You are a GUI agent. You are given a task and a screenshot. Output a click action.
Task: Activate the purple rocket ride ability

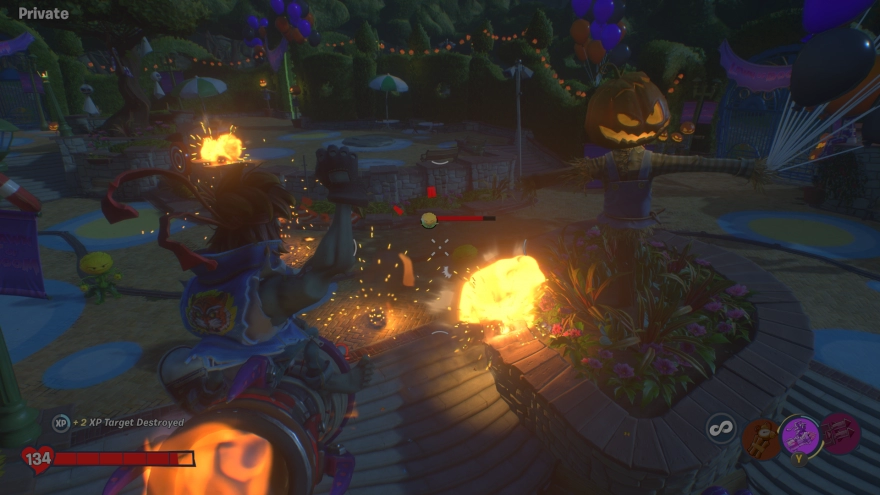coord(800,435)
